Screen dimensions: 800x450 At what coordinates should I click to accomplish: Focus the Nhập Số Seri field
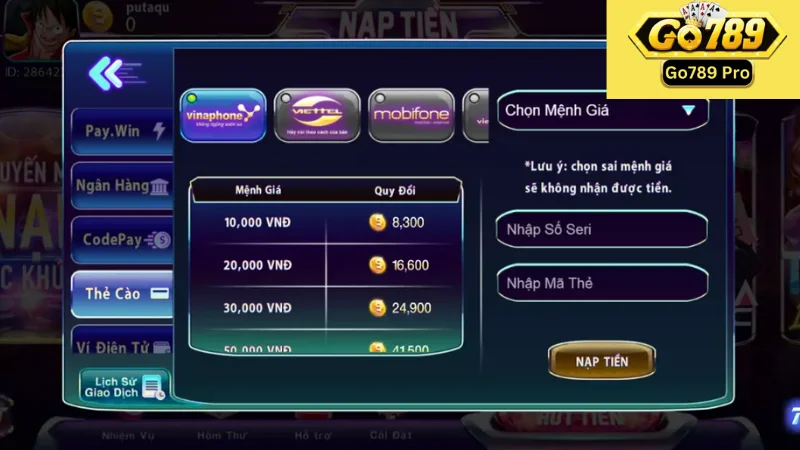(600, 229)
